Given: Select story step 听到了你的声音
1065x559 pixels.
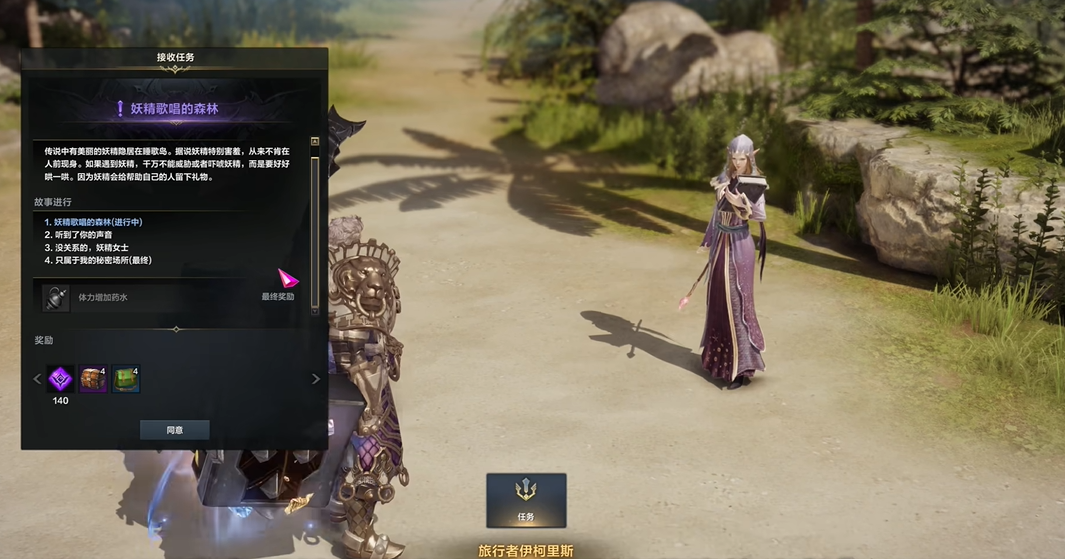Looking at the screenshot, I should [x=85, y=235].
